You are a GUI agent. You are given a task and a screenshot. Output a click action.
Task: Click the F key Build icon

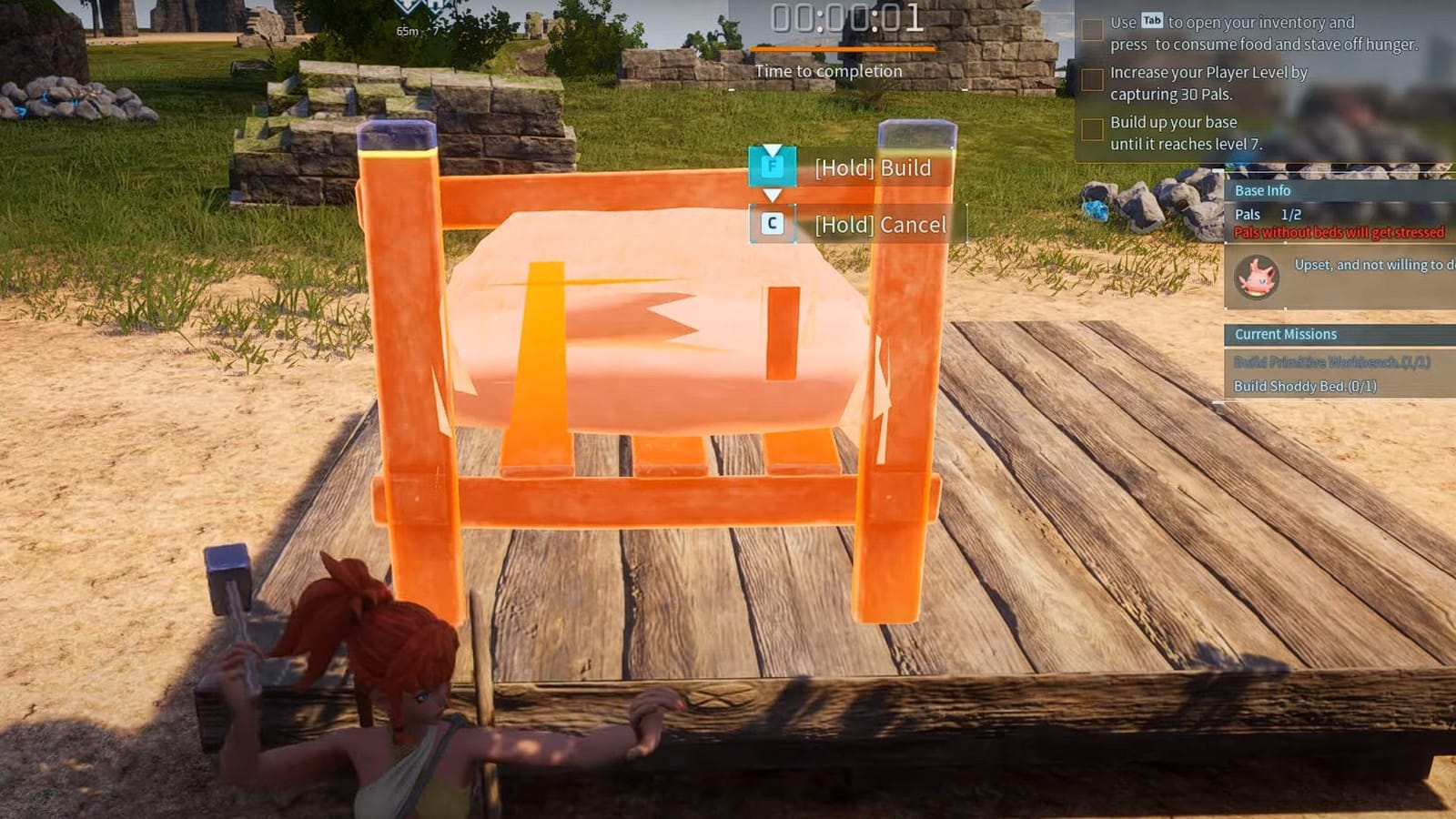pos(770,167)
